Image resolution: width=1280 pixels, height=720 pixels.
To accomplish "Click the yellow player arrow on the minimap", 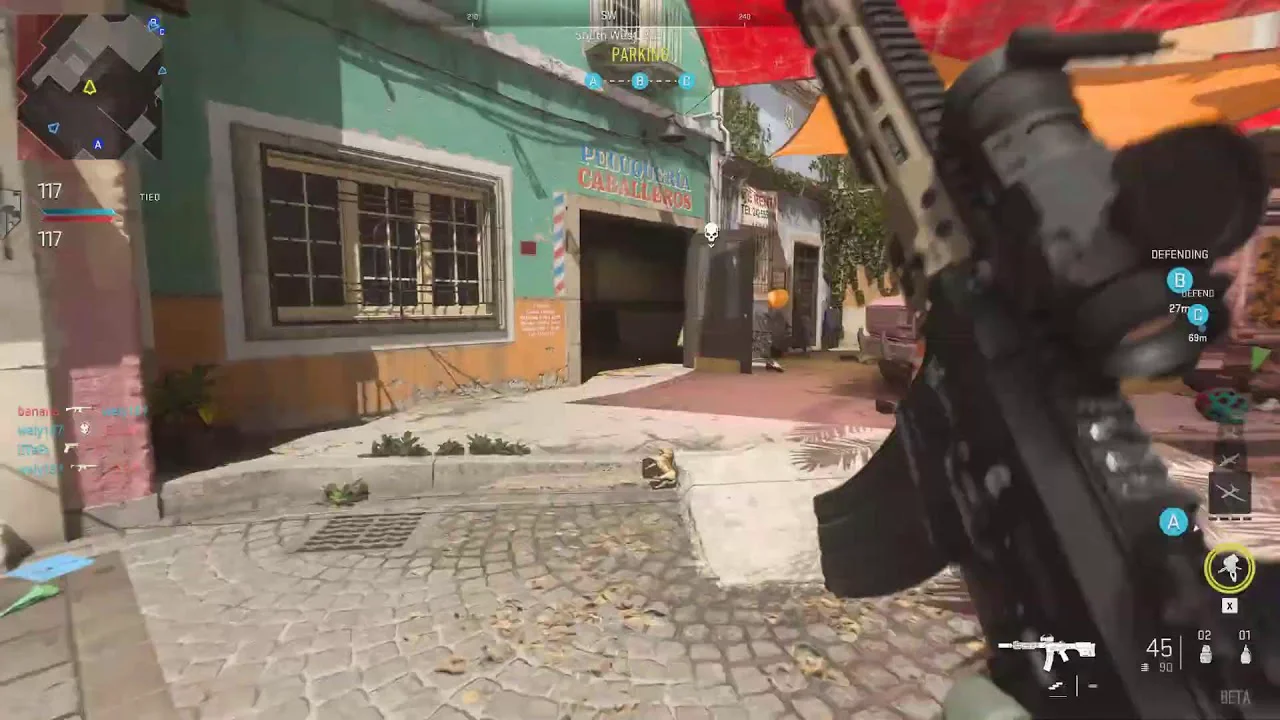I will [x=89, y=88].
